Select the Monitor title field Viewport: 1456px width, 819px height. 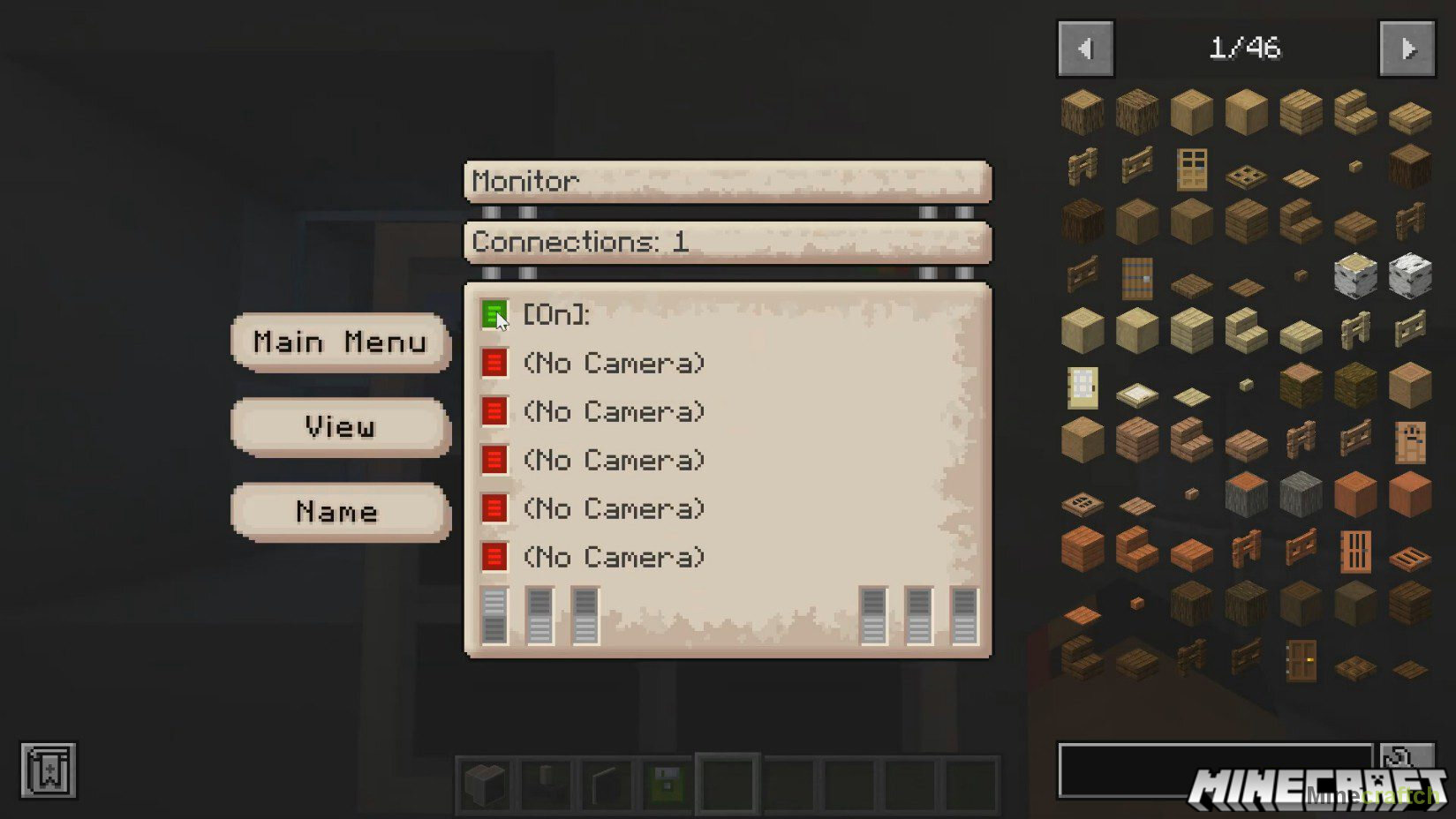tap(728, 182)
